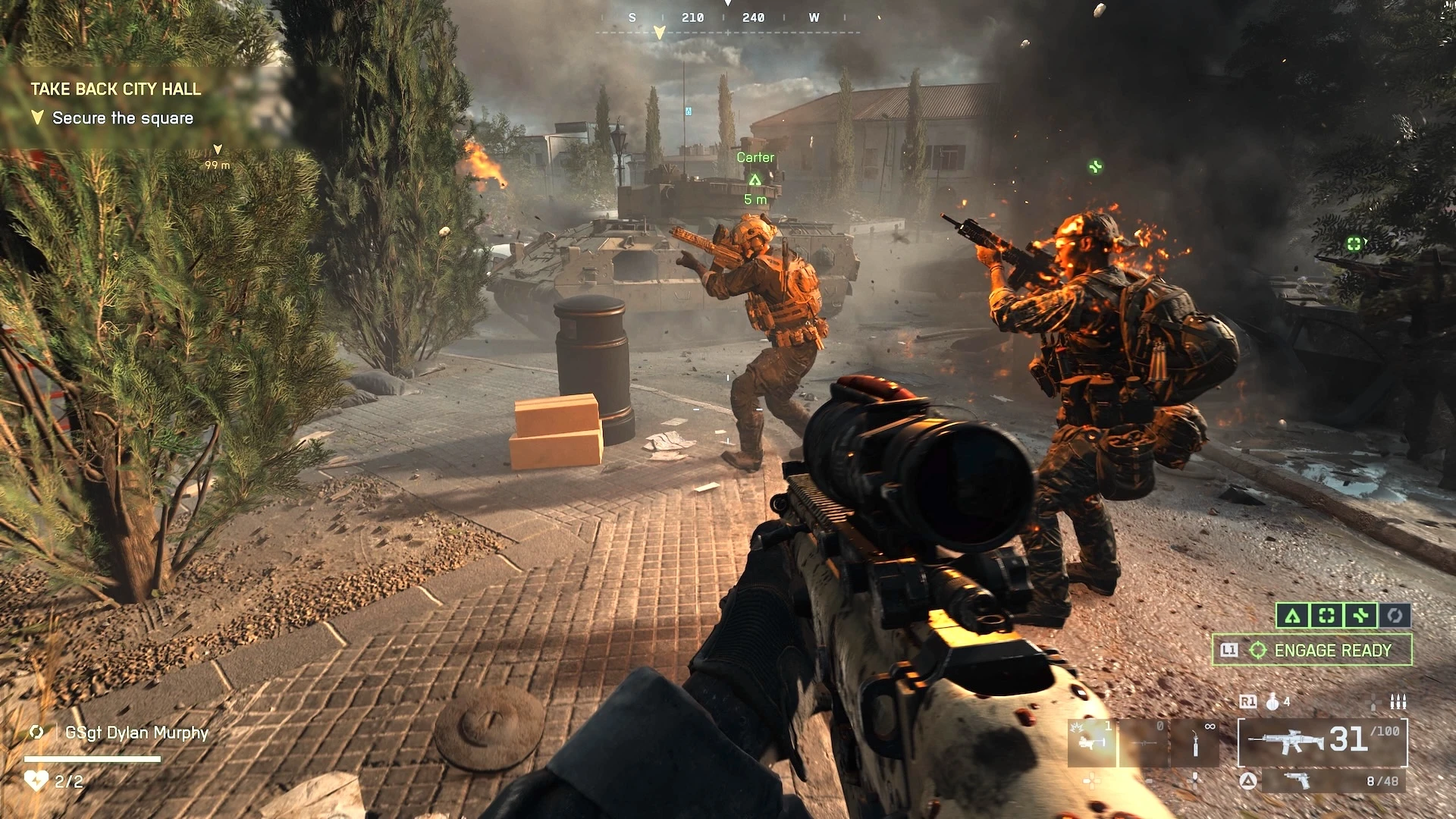Click the fire mode bullets icon
The width and height of the screenshot is (1456, 819).
1398,702
